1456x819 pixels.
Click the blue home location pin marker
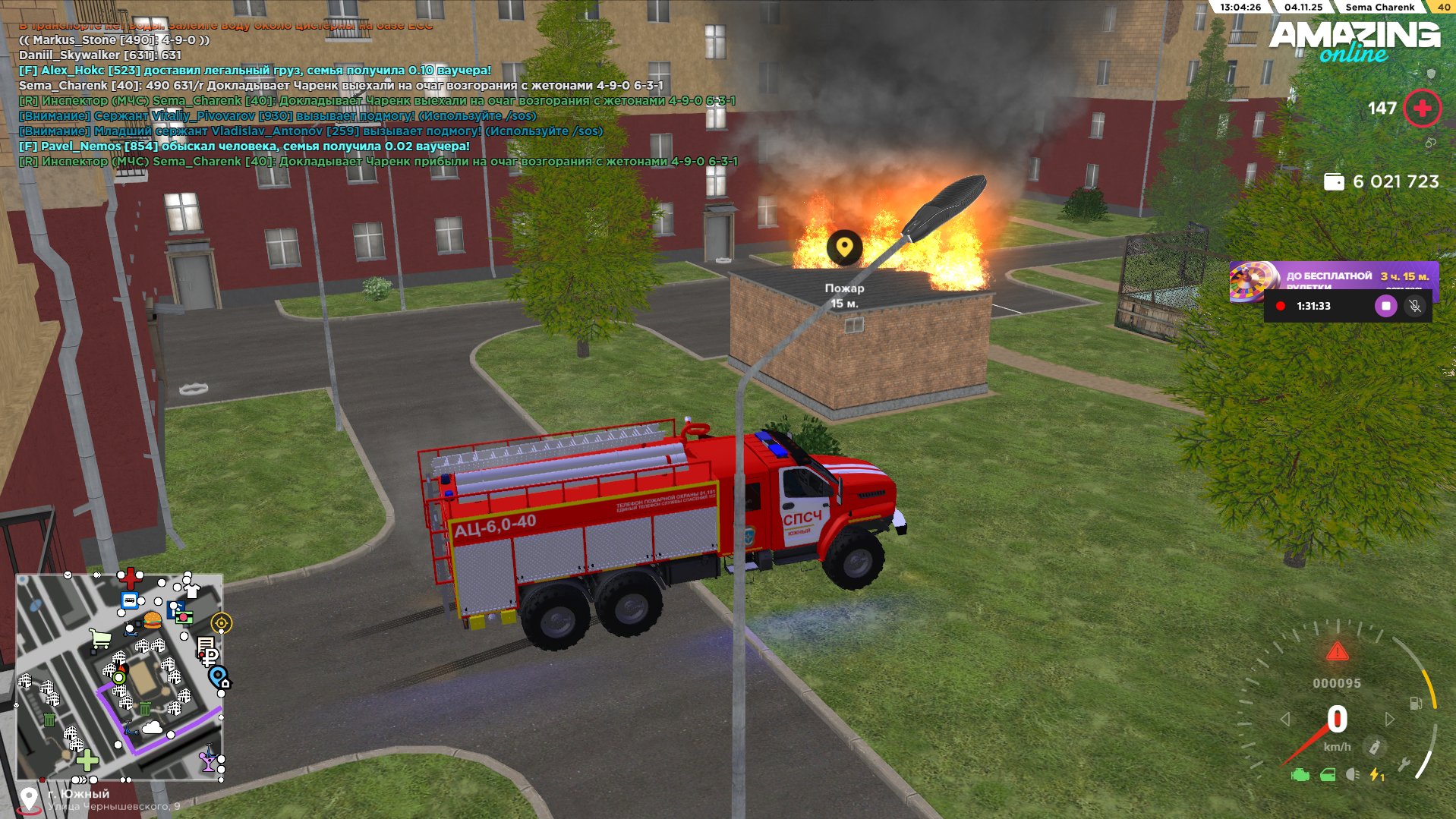point(218,676)
